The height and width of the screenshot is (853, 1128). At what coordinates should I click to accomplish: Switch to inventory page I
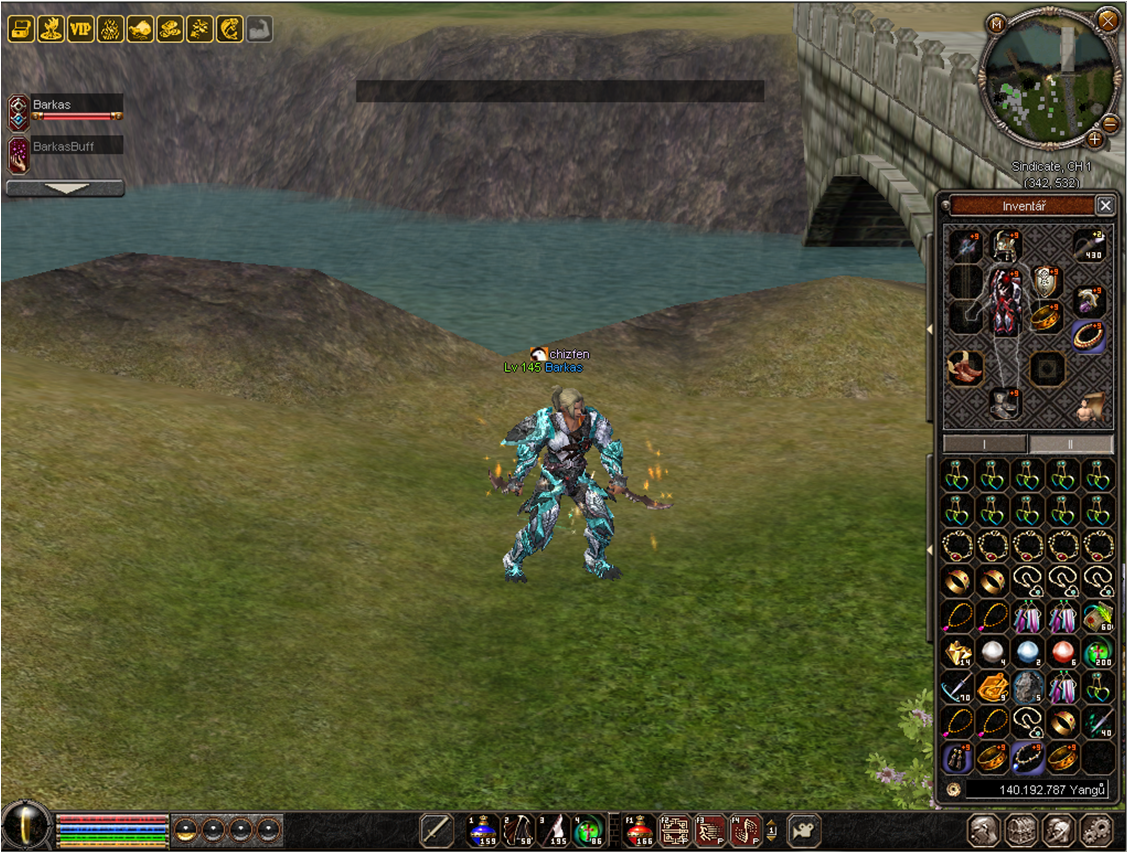pos(985,444)
